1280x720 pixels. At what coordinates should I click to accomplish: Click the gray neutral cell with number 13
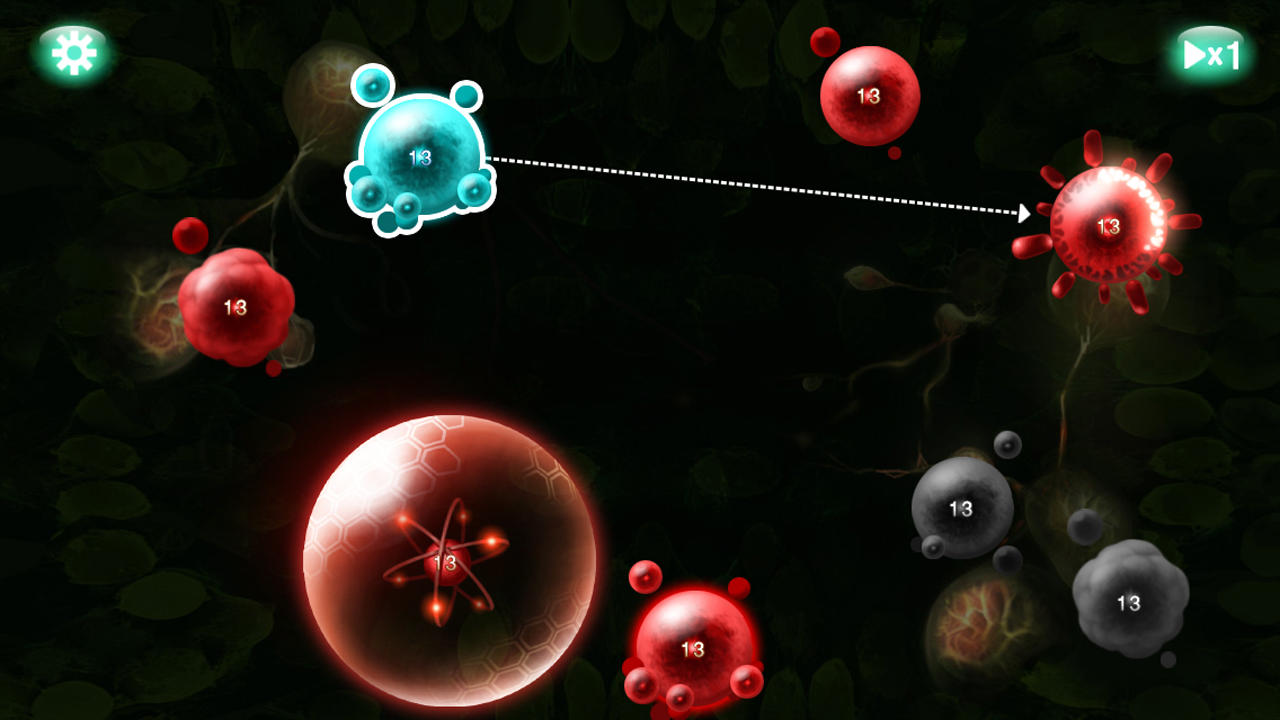[x=962, y=510]
